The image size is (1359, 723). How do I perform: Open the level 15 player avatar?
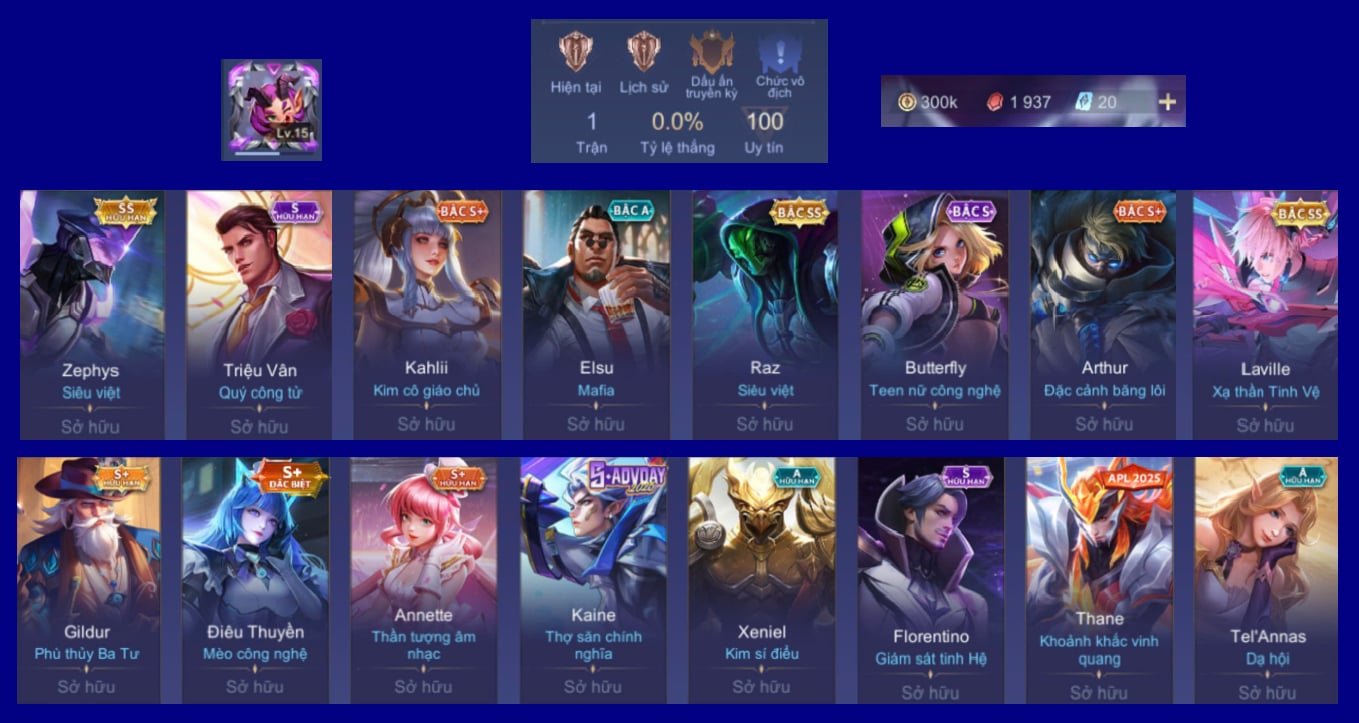coord(271,109)
